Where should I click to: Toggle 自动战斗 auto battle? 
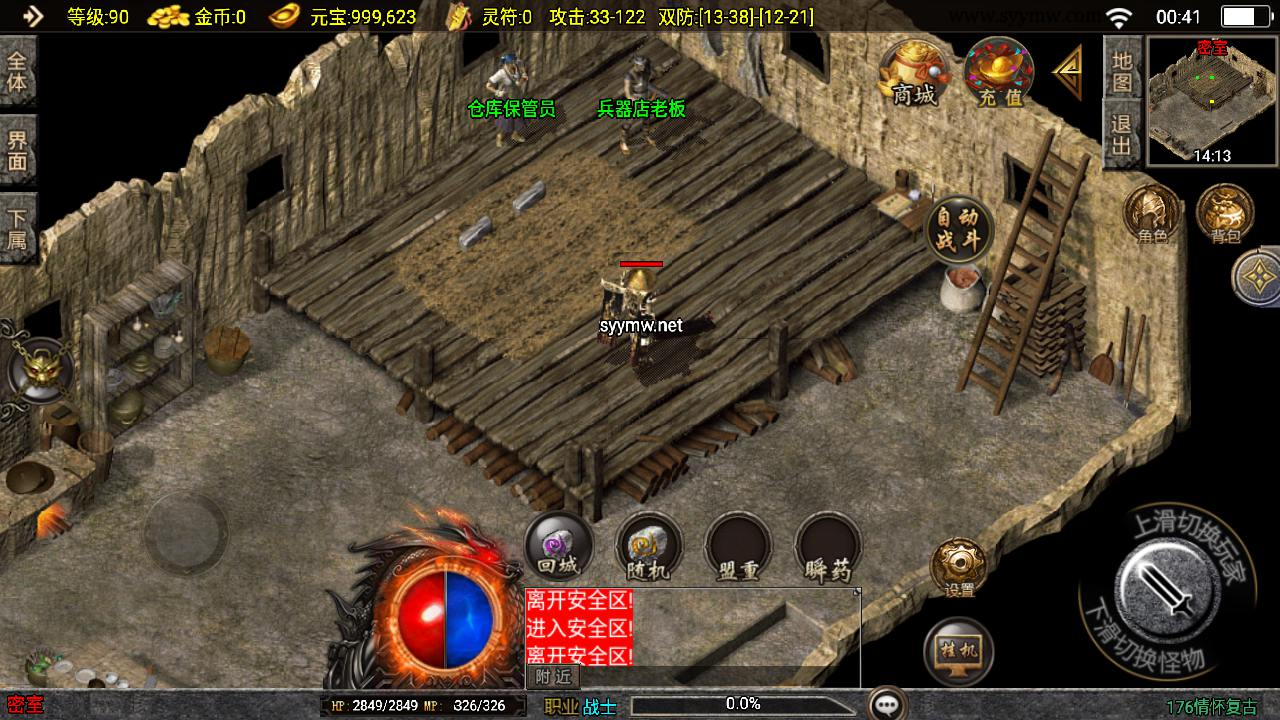tap(960, 230)
